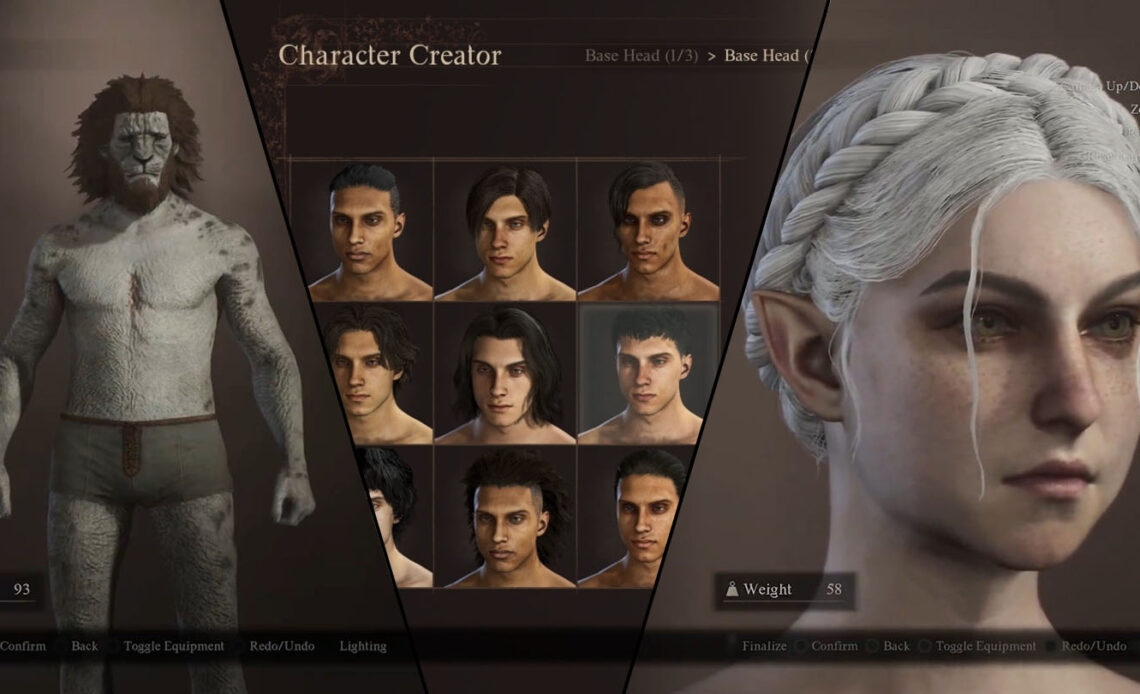Go to Base Head (1/3) breadcrumb
This screenshot has height=694, width=1140.
pyautogui.click(x=642, y=56)
